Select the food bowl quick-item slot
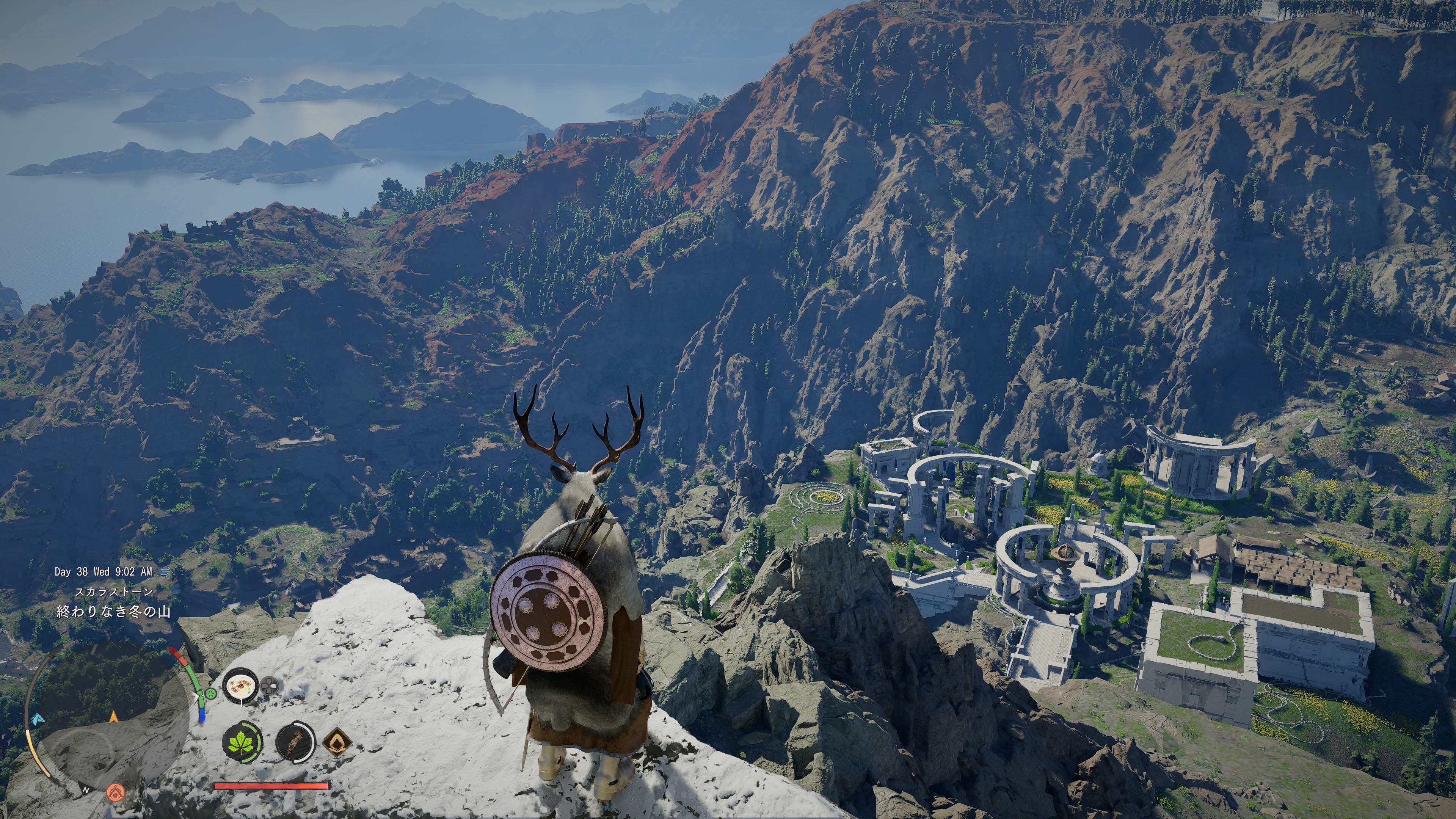 pyautogui.click(x=241, y=686)
